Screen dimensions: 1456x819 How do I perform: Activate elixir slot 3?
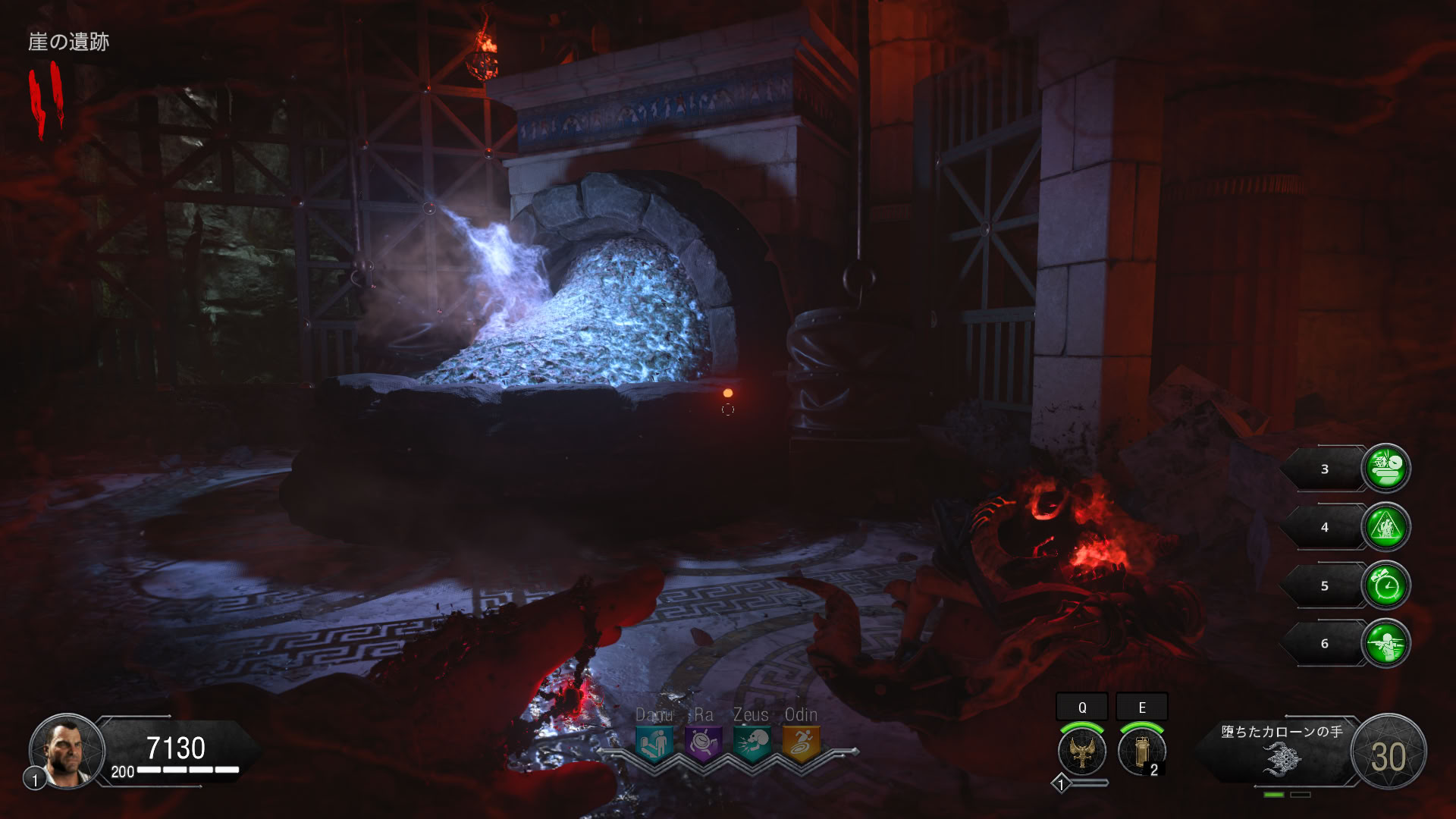1385,469
